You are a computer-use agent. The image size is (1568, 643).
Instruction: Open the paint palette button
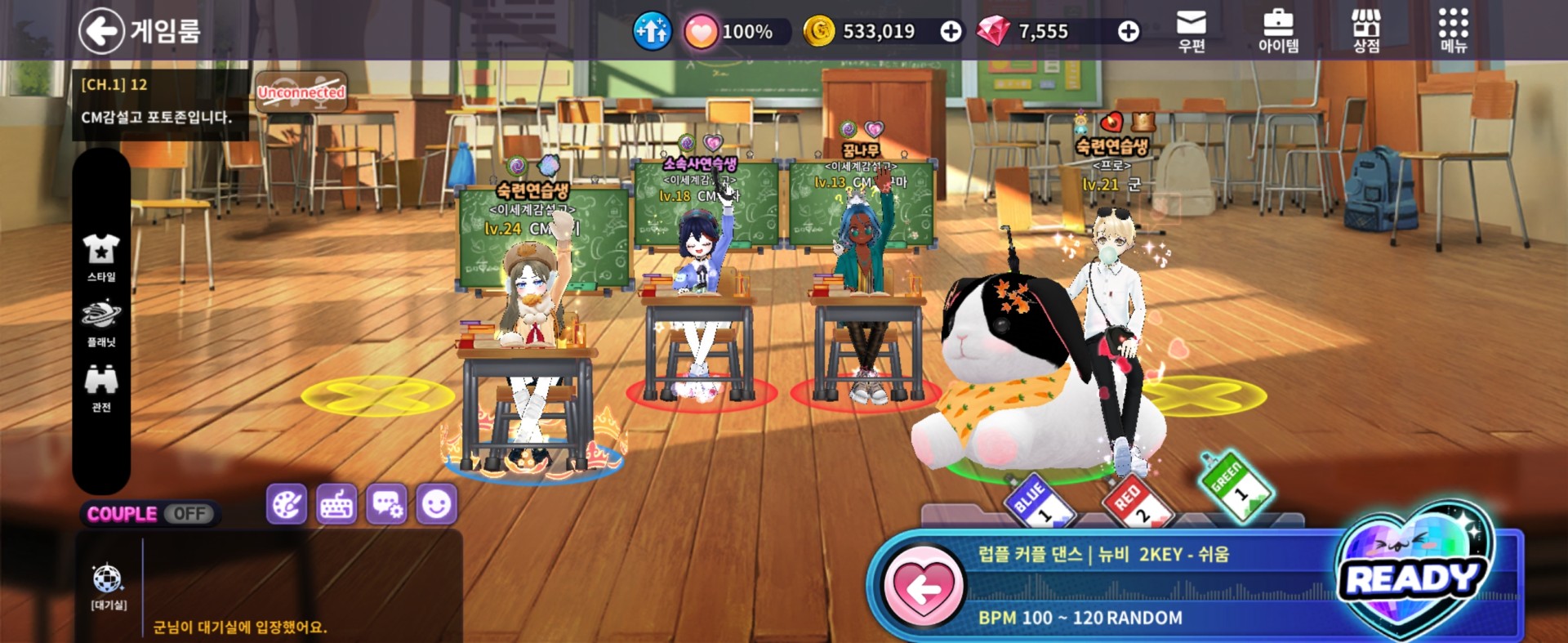point(287,504)
